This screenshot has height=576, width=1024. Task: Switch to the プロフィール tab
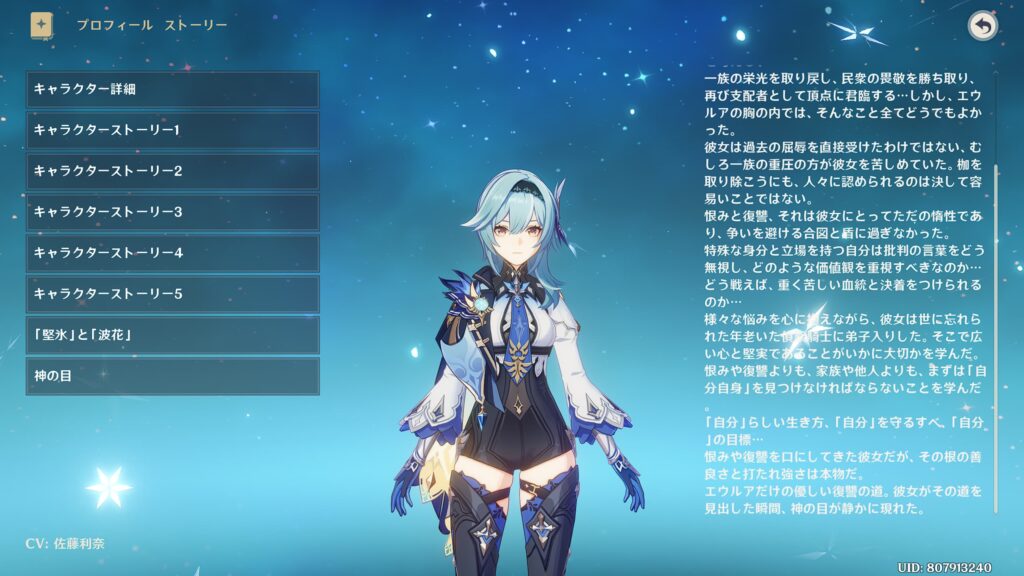click(113, 25)
